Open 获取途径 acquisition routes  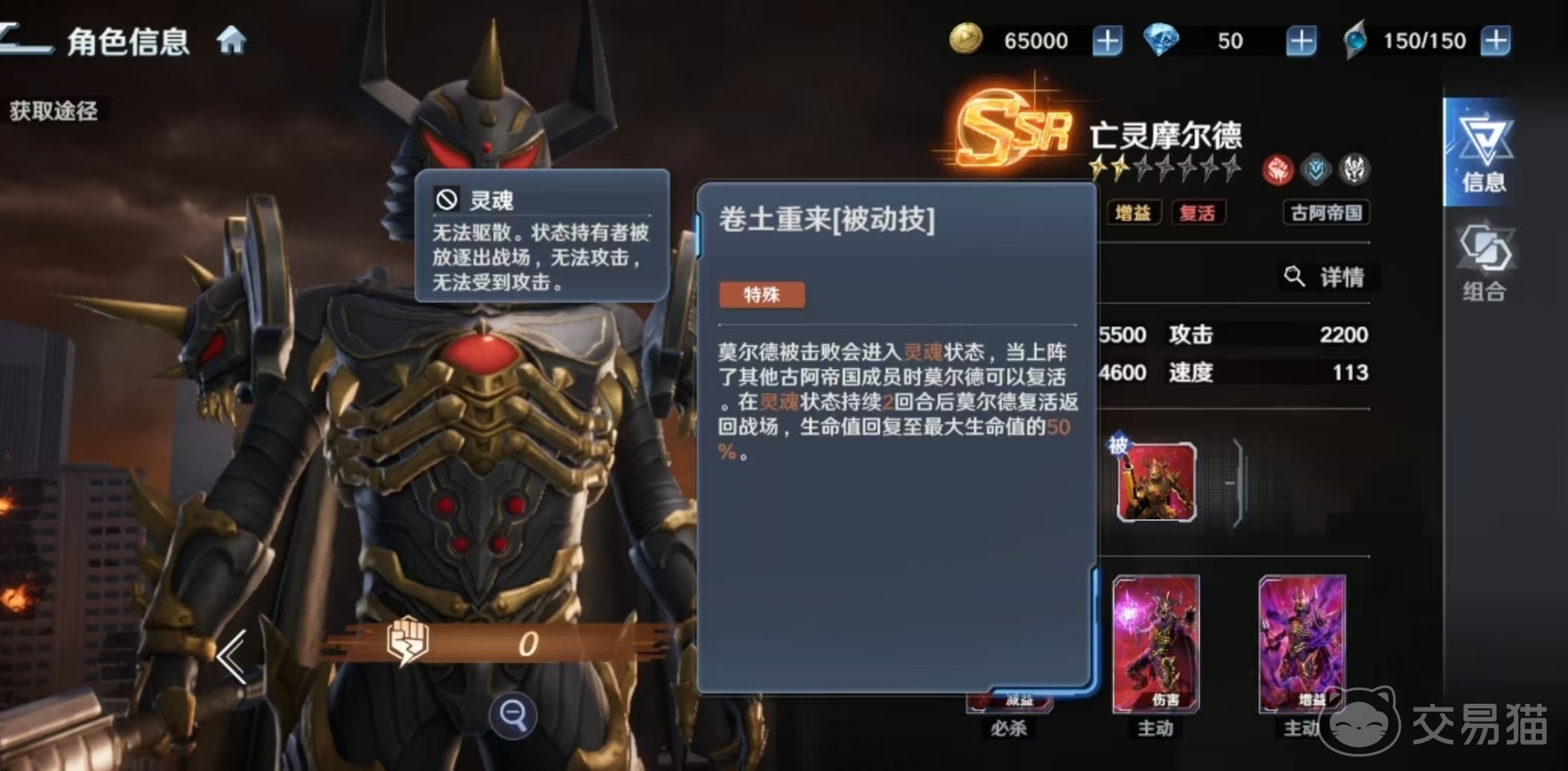54,111
